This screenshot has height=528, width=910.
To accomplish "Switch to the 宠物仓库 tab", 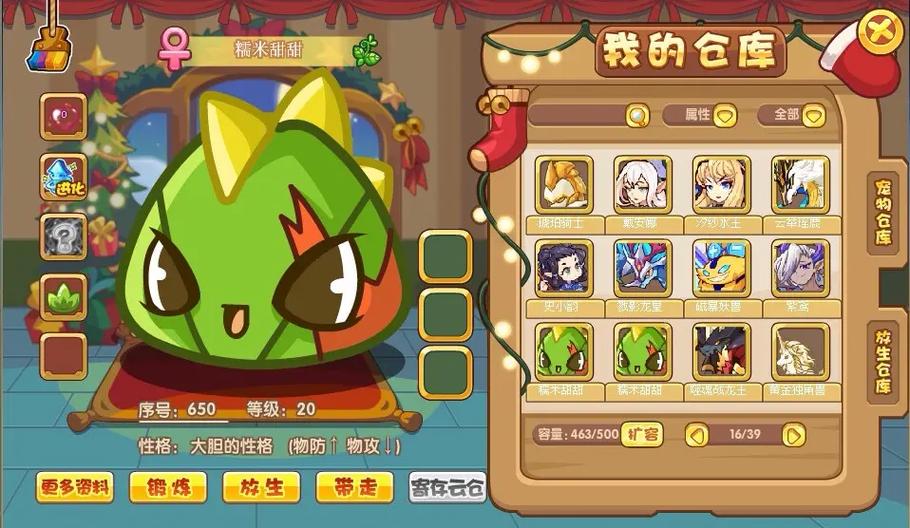I will (884, 212).
